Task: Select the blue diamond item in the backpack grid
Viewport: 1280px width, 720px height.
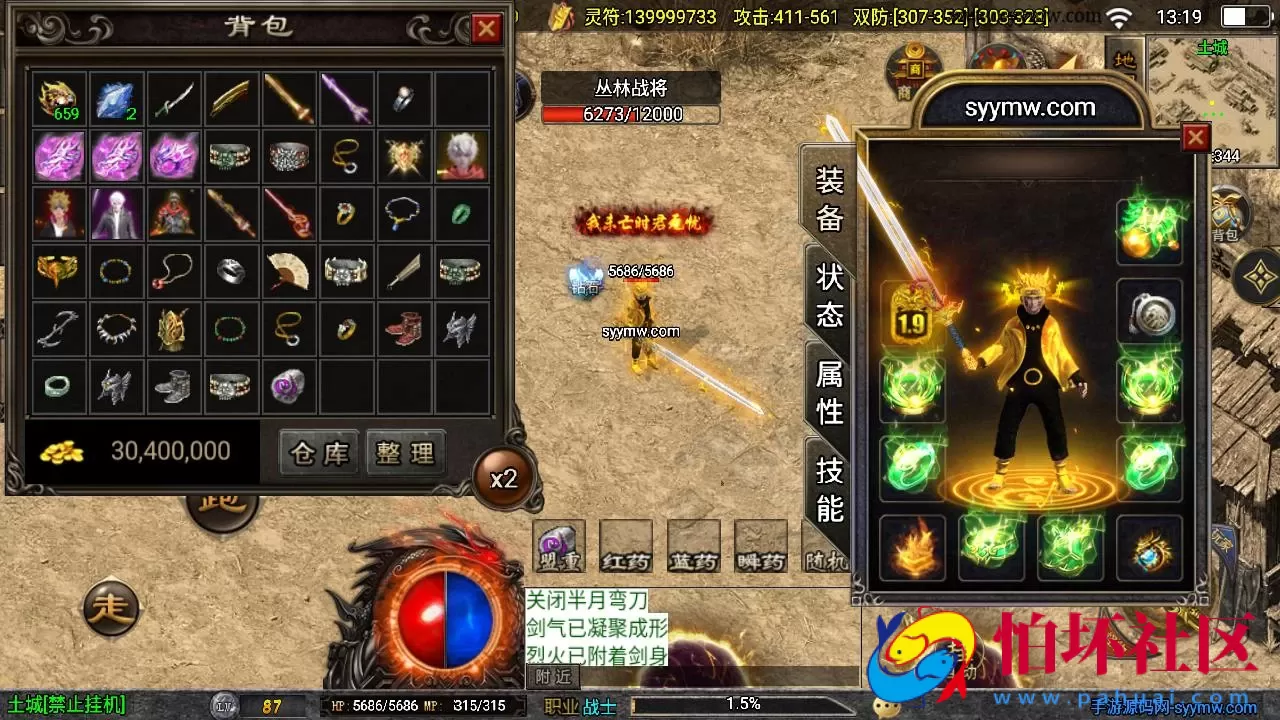Action: (x=116, y=96)
